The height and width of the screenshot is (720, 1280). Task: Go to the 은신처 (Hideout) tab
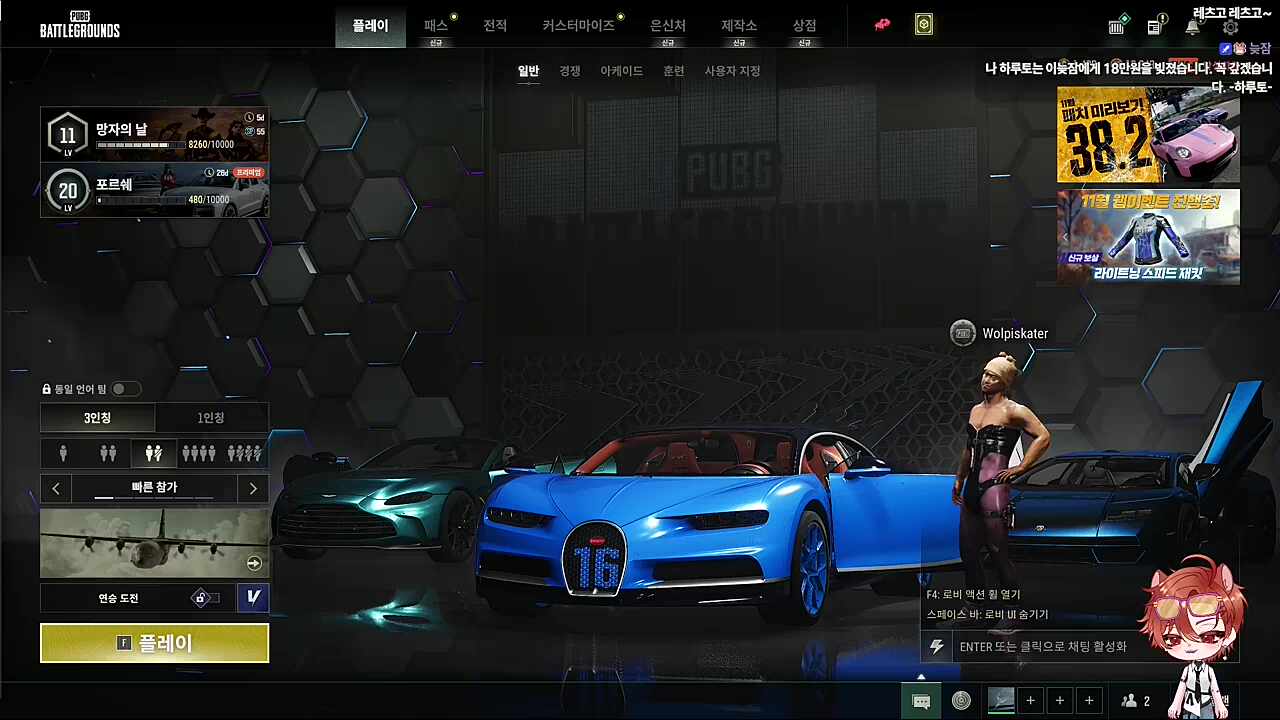click(667, 26)
